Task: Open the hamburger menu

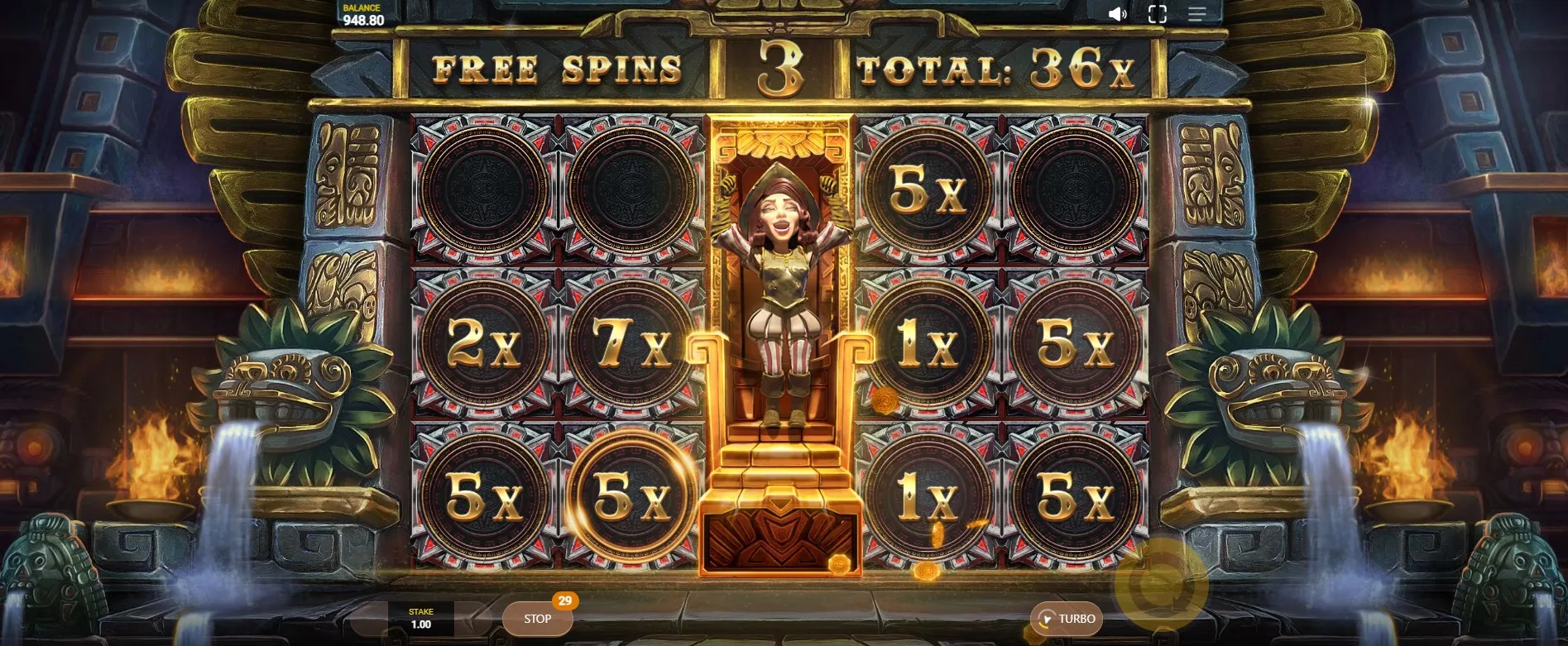Action: tap(1196, 14)
